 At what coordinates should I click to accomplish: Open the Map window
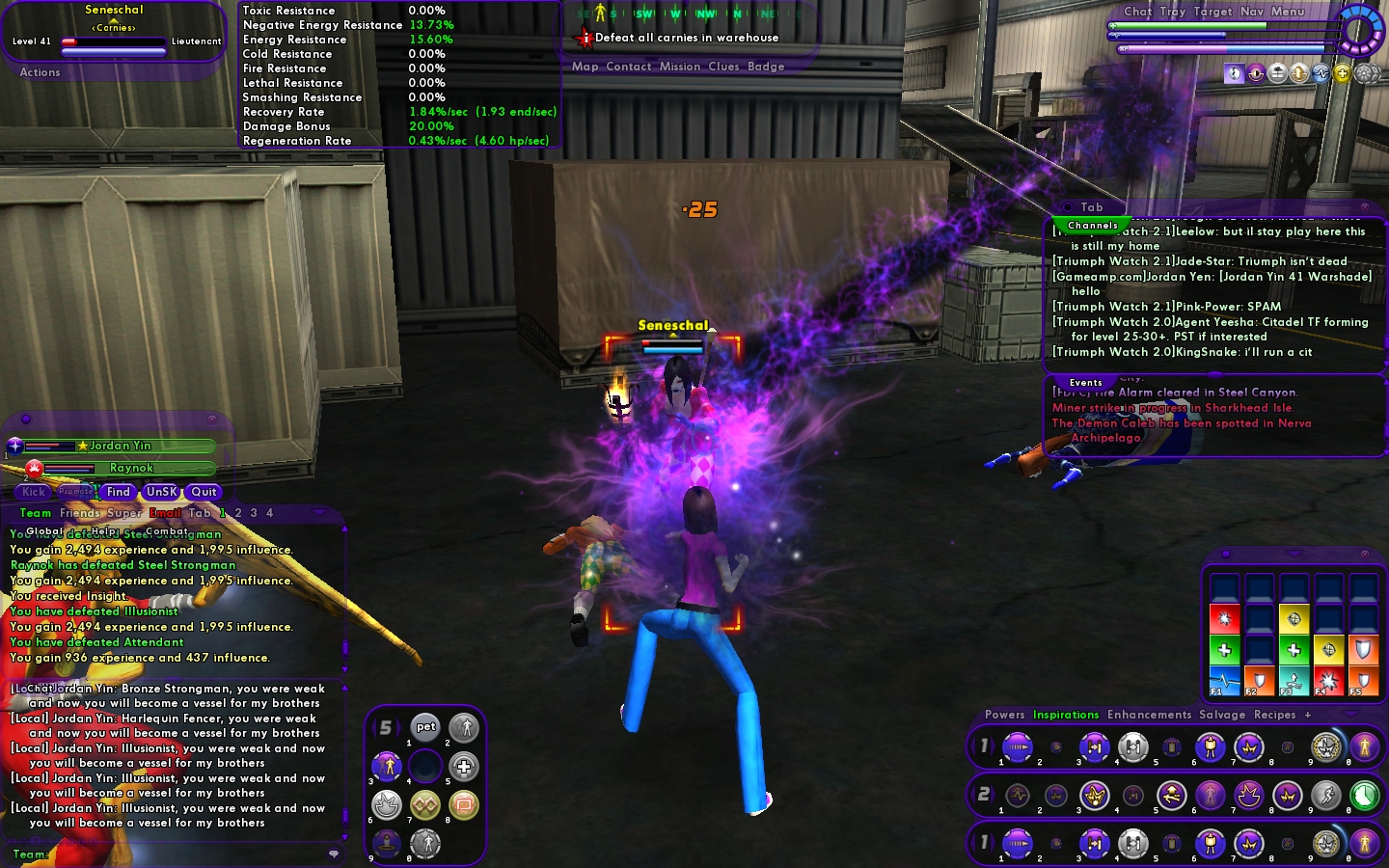point(585,67)
